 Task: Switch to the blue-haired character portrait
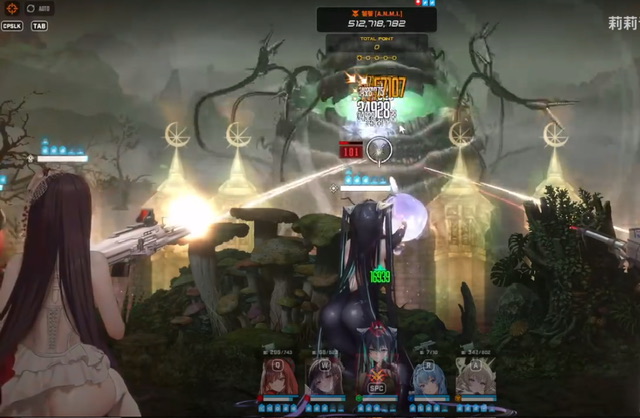coord(425,376)
